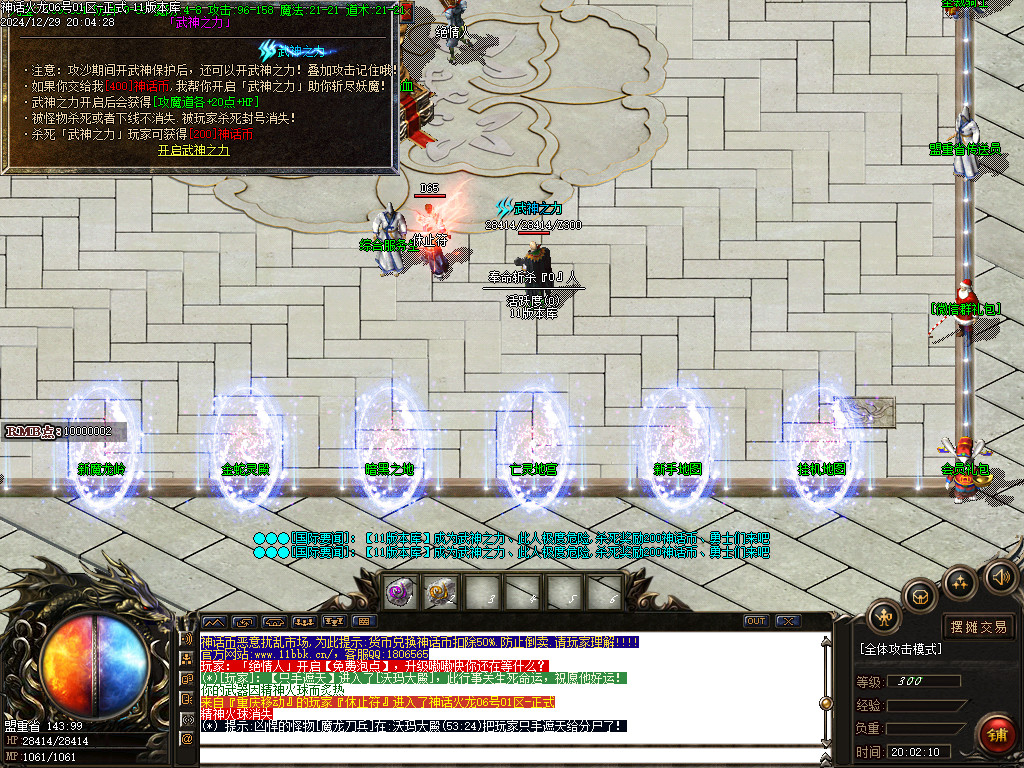
Task: Open the treasure chest bag icon
Action: coord(920,597)
